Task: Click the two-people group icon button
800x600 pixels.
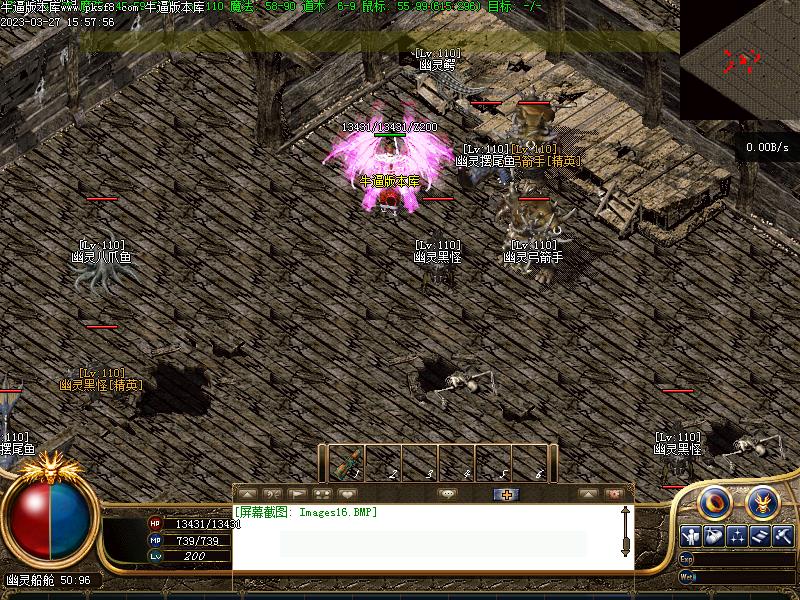Action: tap(322, 494)
